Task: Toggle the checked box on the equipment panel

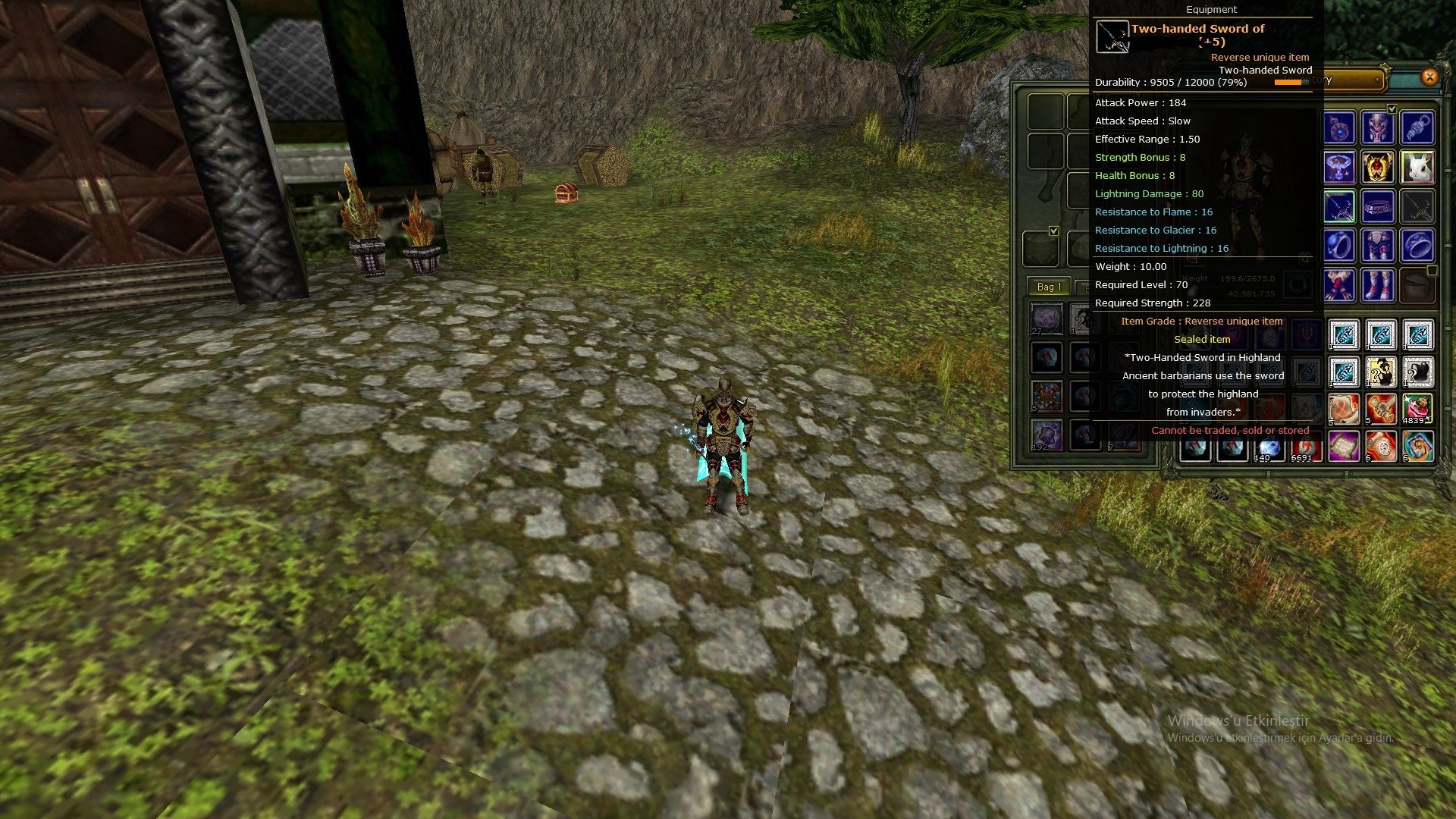Action: click(1053, 231)
